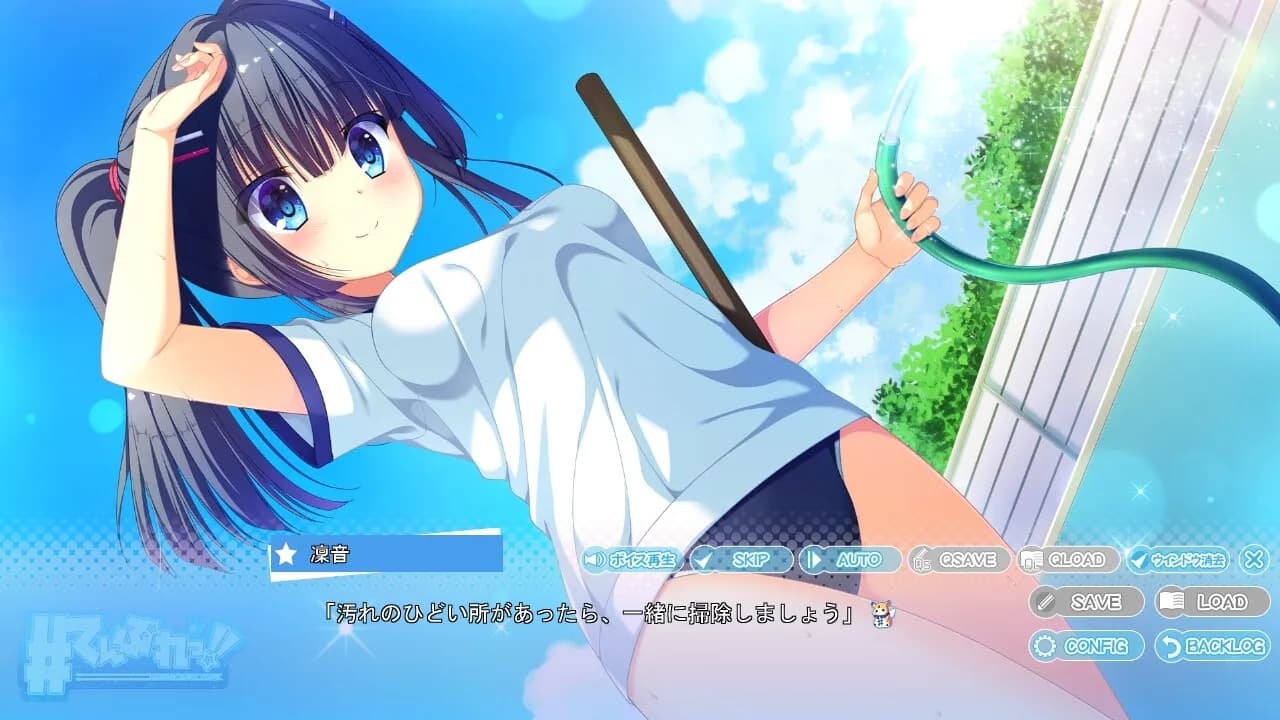The width and height of the screenshot is (1280, 720).
Task: Hide the message window via ウィンドウ消去
Action: point(1185,561)
